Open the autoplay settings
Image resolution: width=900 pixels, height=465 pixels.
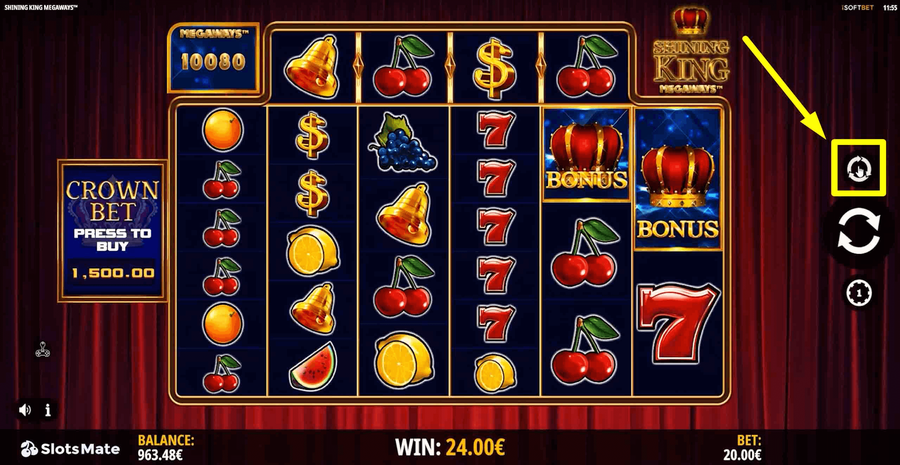(859, 169)
